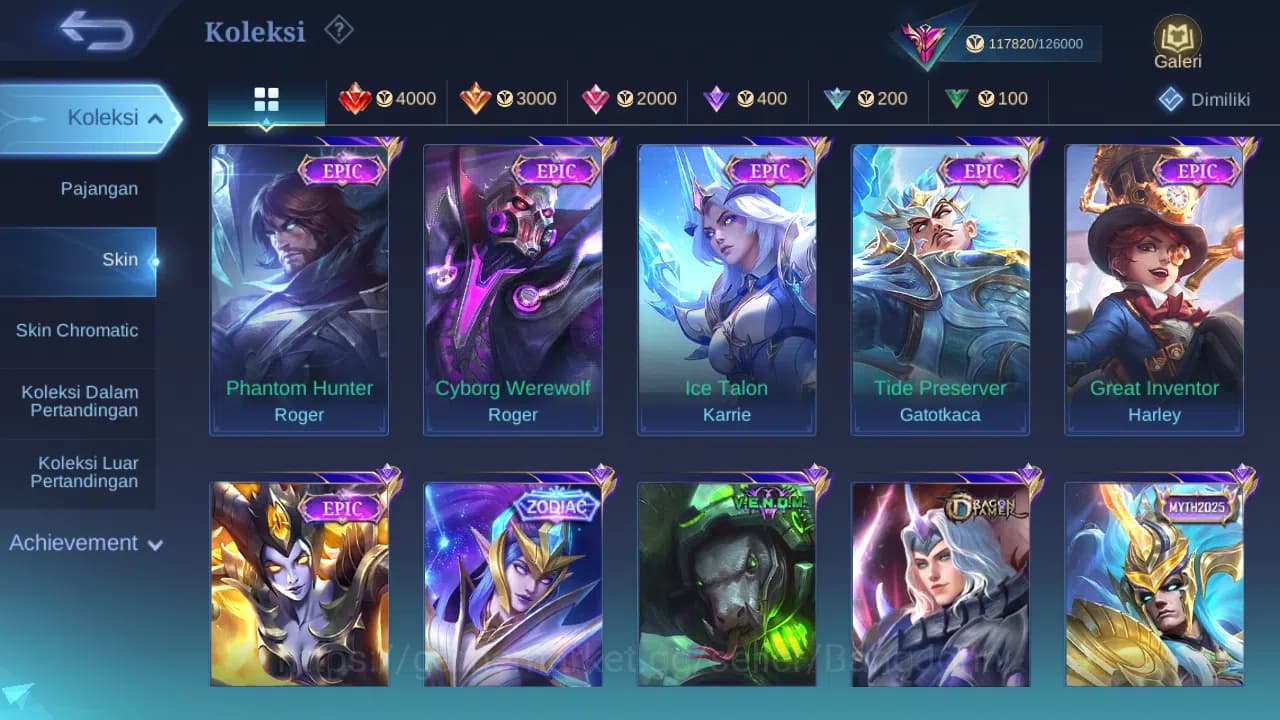Select Koleksi Dalam Pertandingan
Viewport: 1280px width, 720px height.
[x=79, y=400]
